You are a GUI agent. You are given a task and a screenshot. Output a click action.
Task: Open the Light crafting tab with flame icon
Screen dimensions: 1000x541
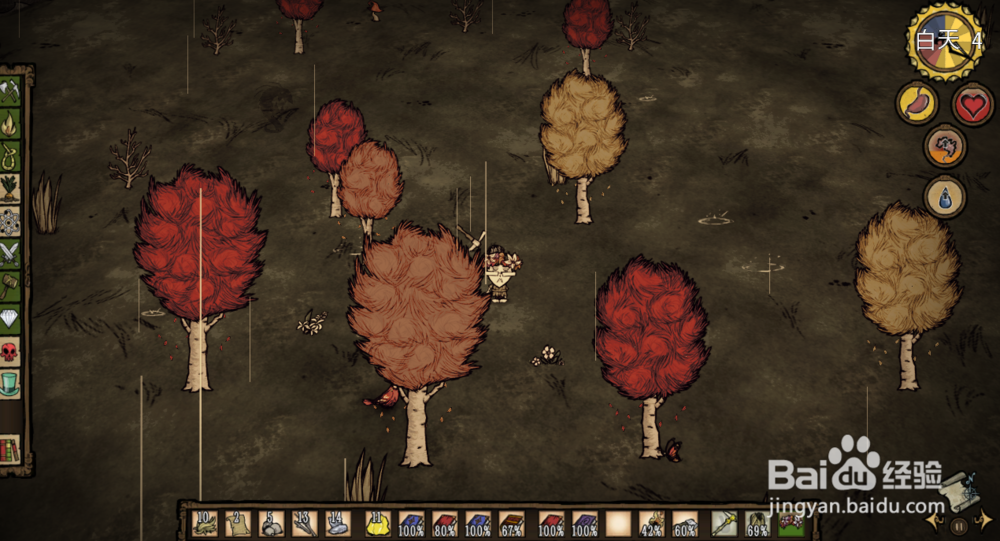click(x=10, y=124)
